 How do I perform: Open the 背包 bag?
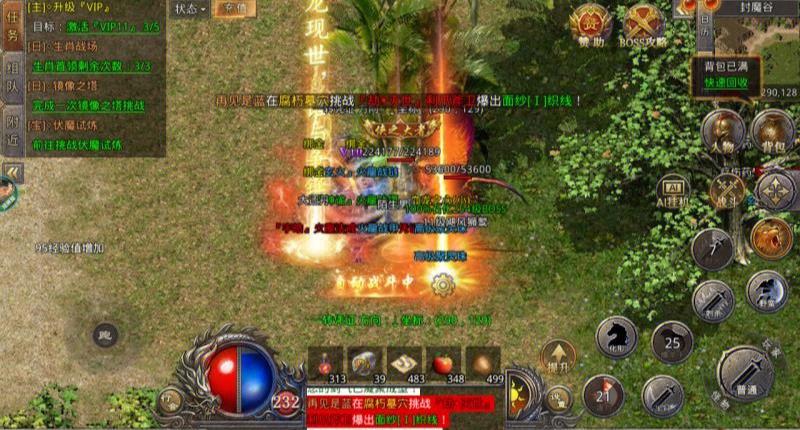[771, 132]
